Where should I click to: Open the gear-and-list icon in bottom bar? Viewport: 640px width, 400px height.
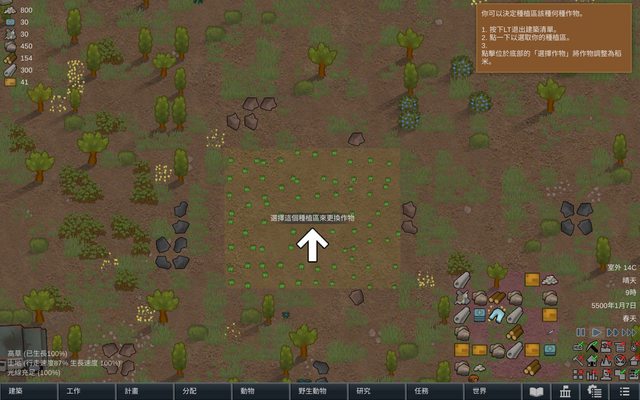tap(594, 391)
